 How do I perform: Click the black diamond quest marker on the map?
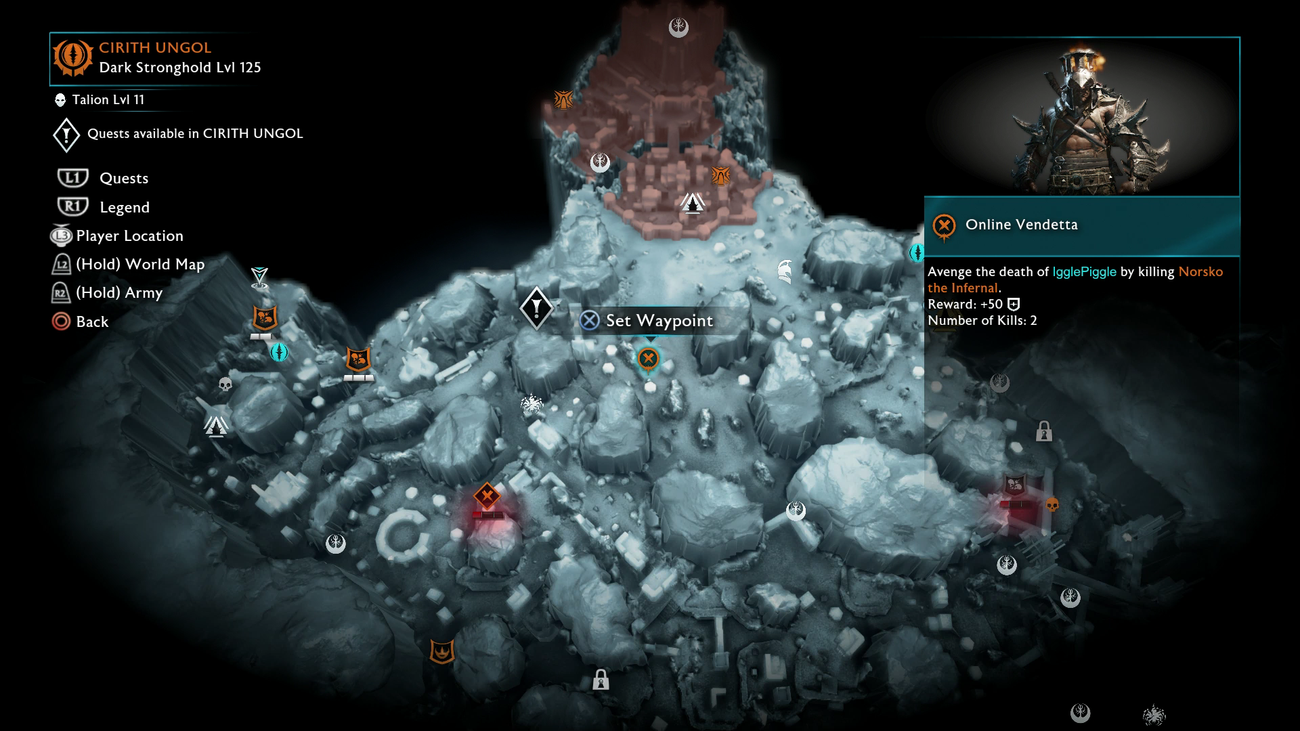tap(536, 307)
